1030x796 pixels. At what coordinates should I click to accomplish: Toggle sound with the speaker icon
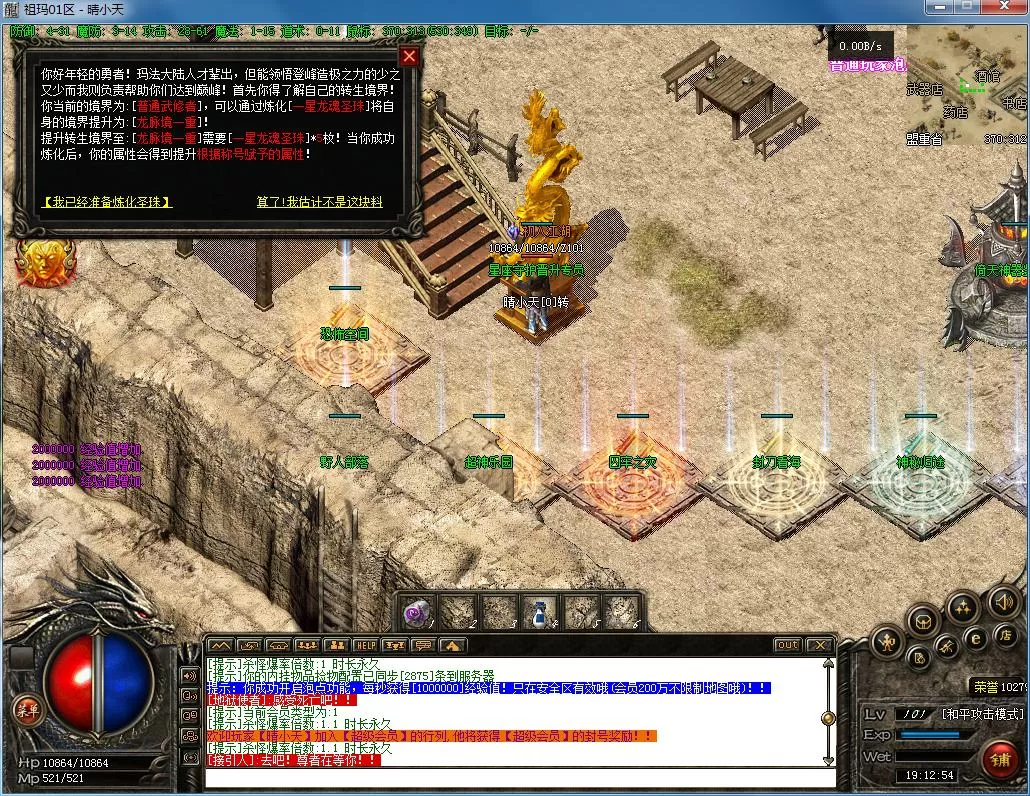tap(1003, 602)
